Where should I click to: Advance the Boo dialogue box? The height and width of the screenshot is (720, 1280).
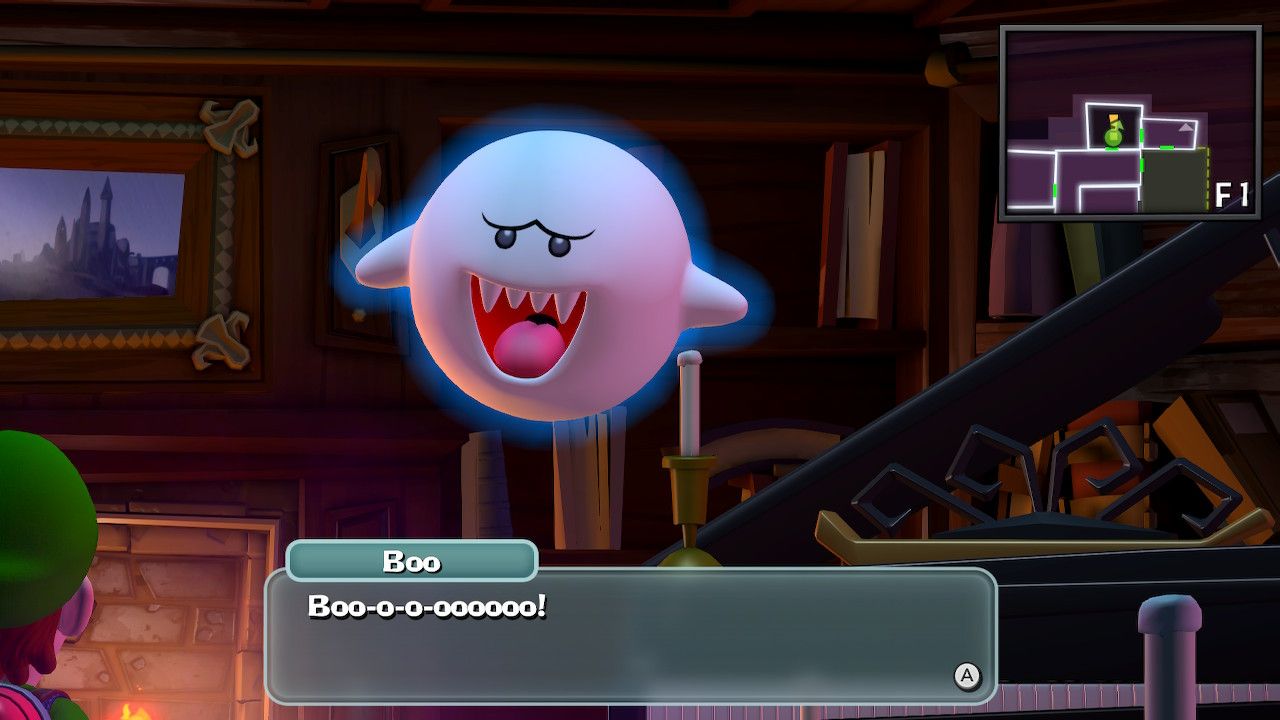point(966,676)
